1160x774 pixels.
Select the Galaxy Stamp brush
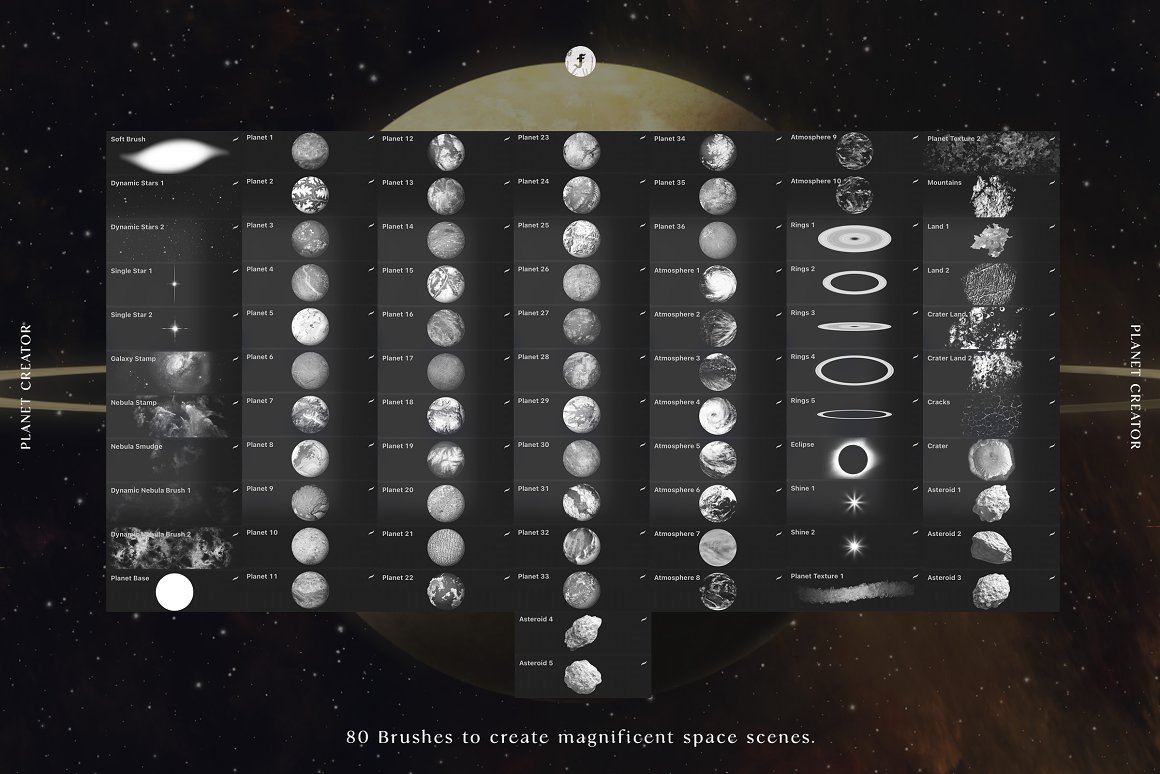coord(173,372)
